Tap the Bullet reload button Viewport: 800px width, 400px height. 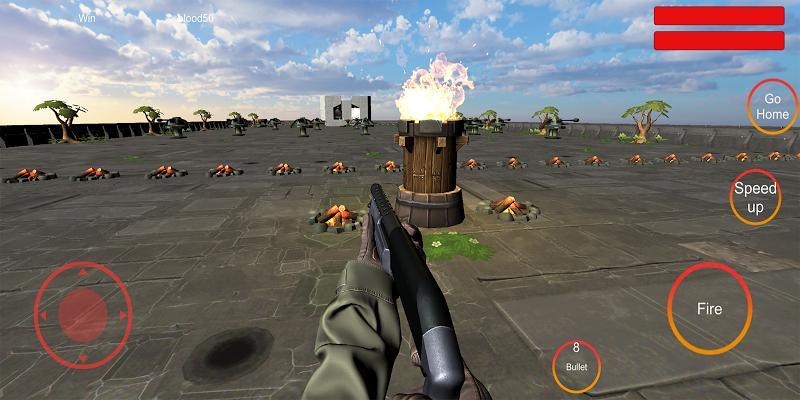click(x=576, y=365)
